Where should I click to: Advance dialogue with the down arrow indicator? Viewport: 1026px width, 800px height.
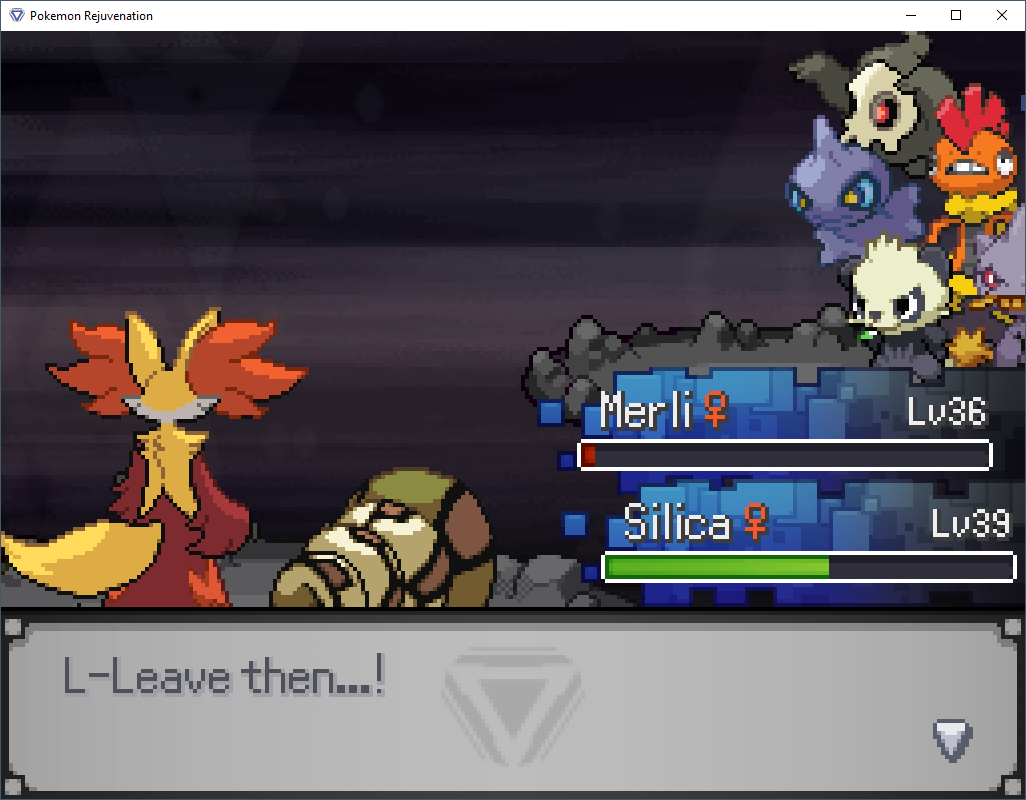click(x=952, y=740)
